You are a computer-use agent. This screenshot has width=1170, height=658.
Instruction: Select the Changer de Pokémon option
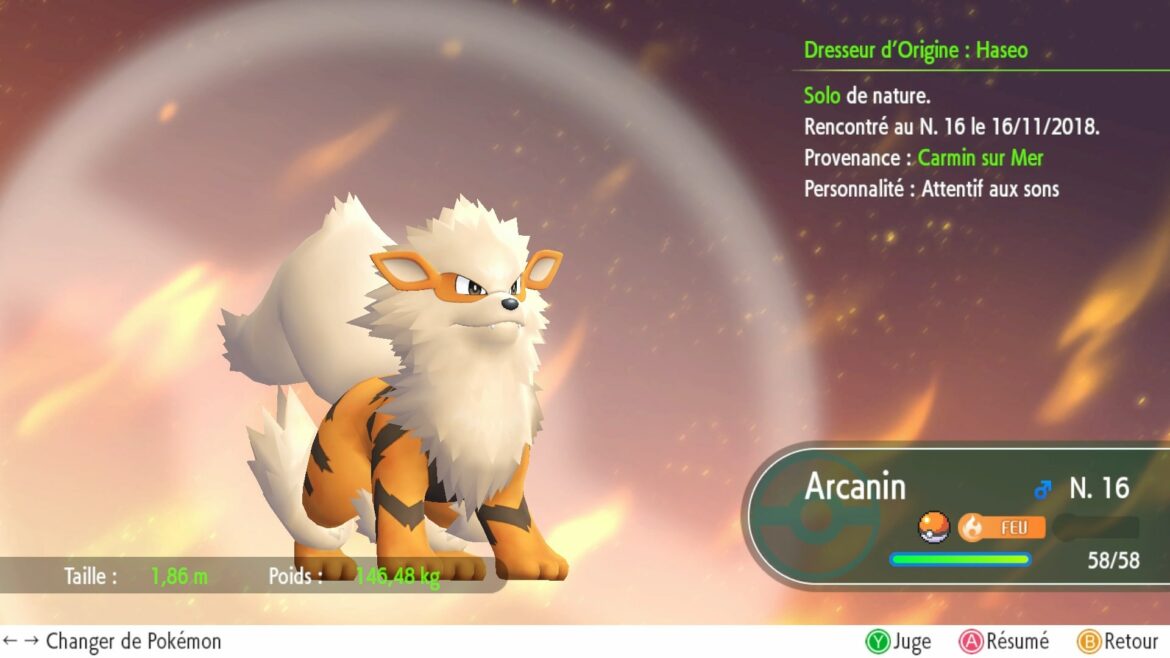point(112,641)
